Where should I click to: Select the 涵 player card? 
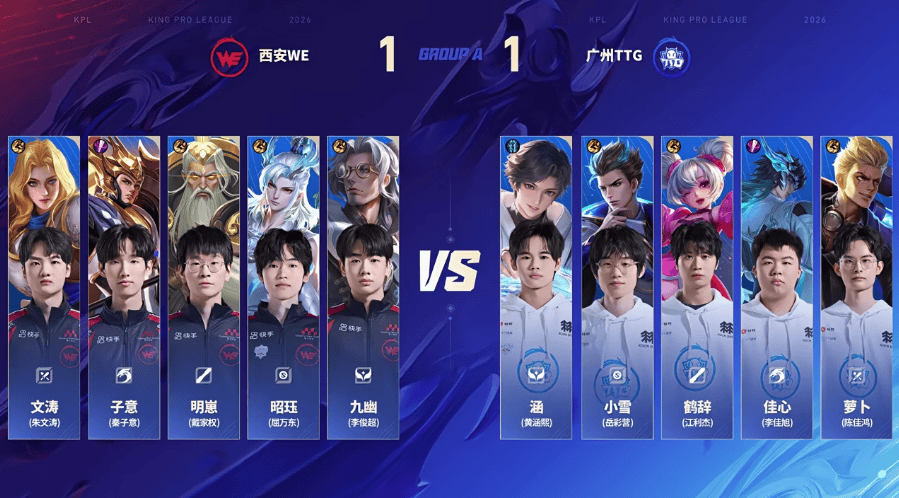point(536,288)
